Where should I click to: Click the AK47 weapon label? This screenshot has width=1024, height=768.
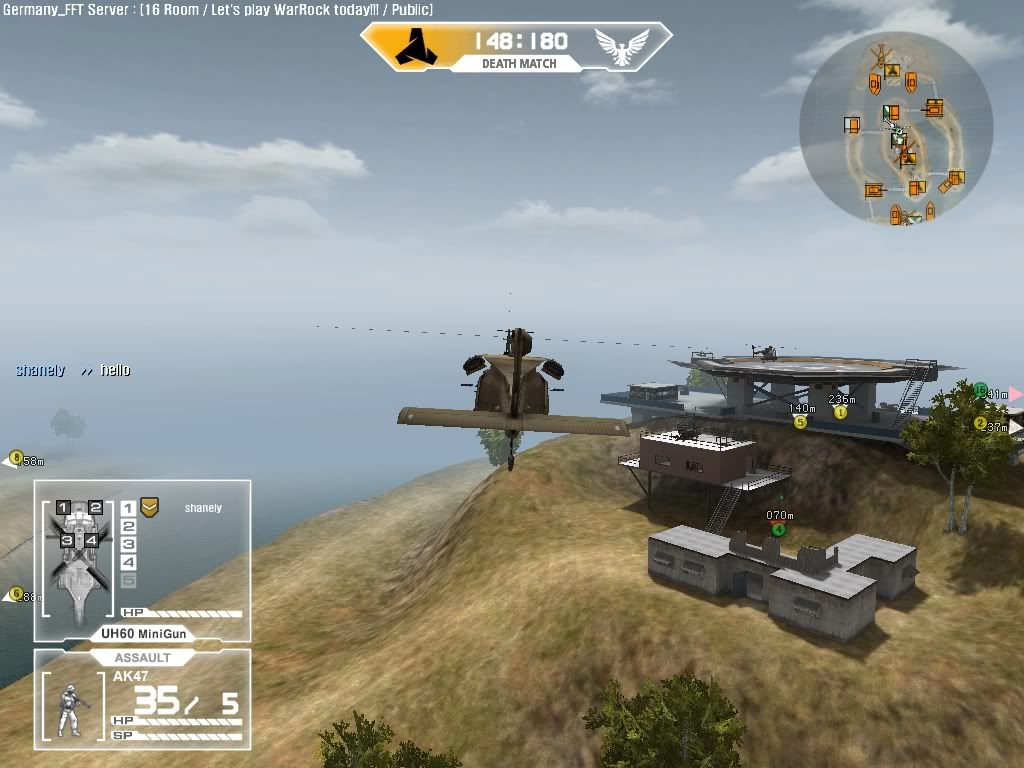point(131,677)
